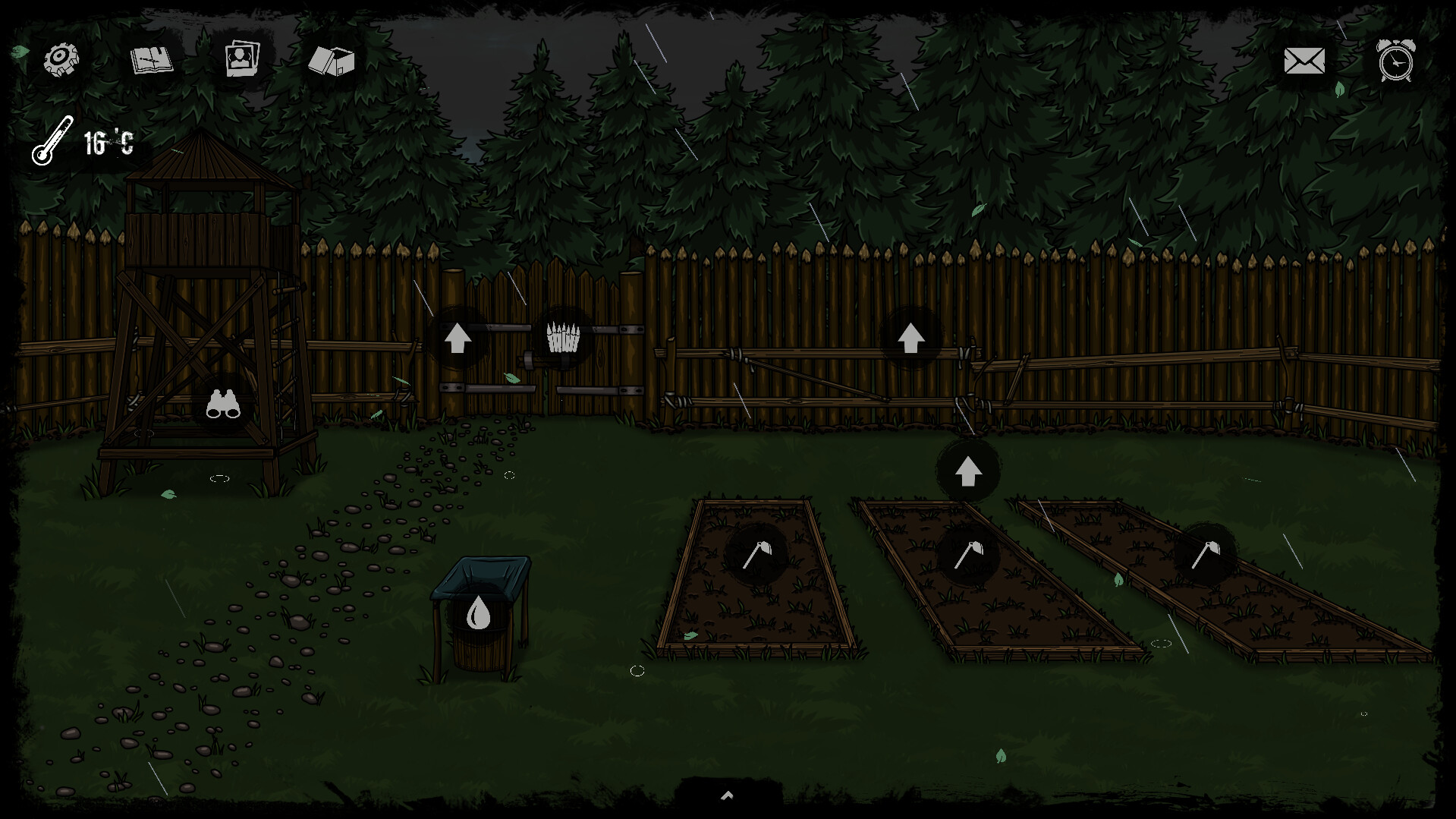This screenshot has width=1456, height=819.
Task: Check the thermometer reading
Action: [52, 141]
